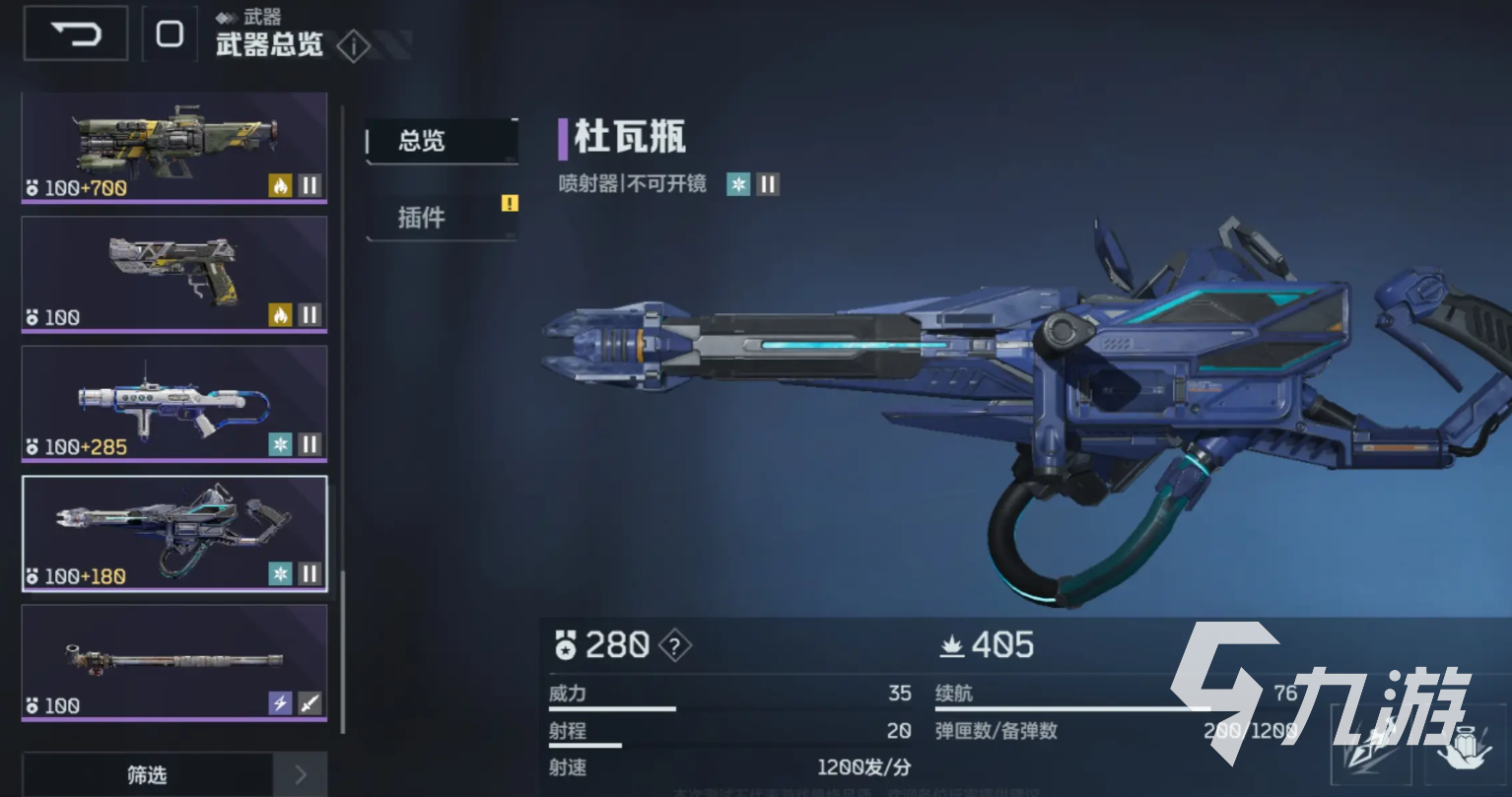1512x797 pixels.
Task: Select the green launcher weapon with 100+700
Action: coord(174,148)
